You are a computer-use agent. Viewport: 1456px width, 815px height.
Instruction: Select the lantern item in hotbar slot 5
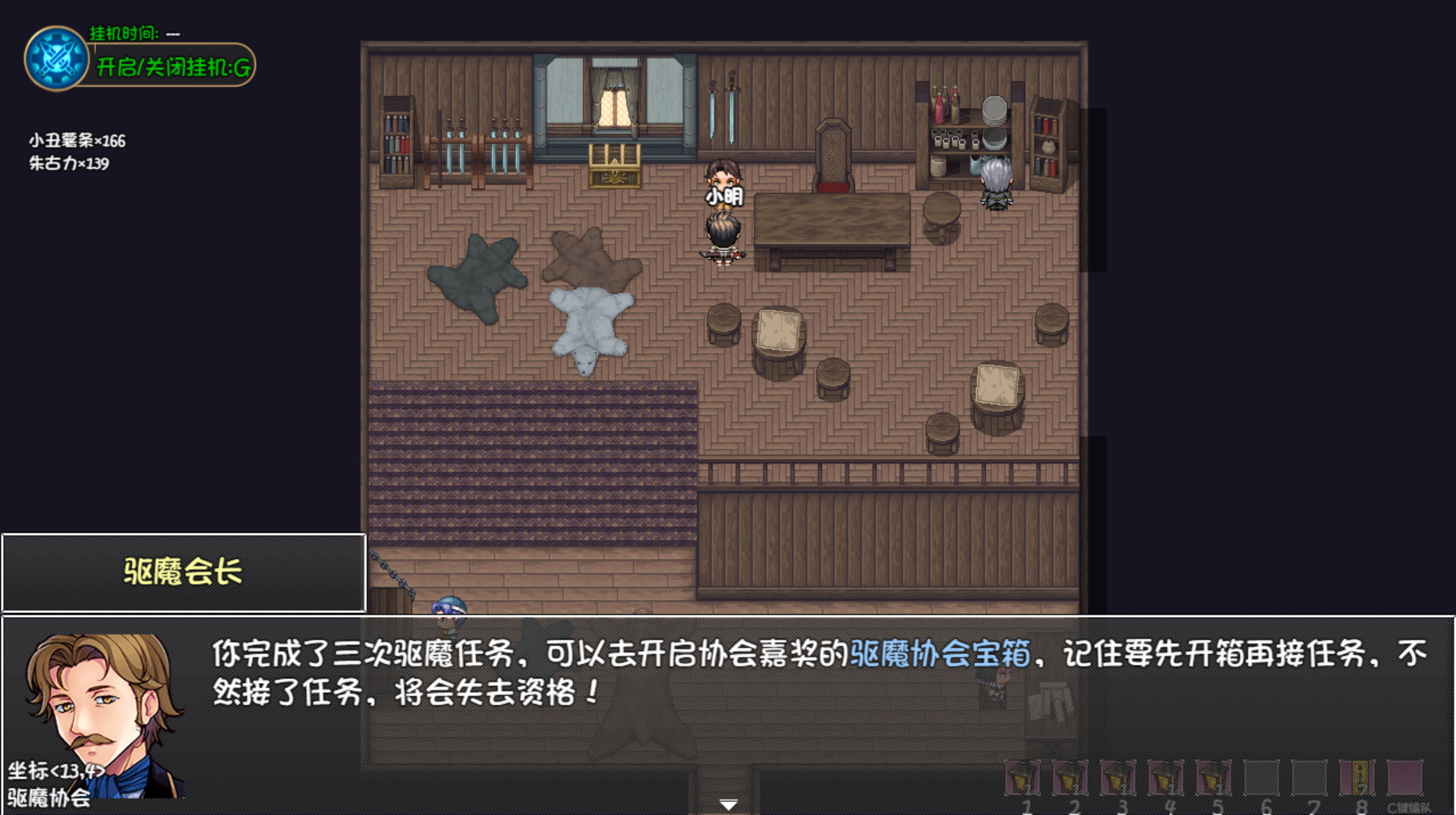click(1215, 778)
